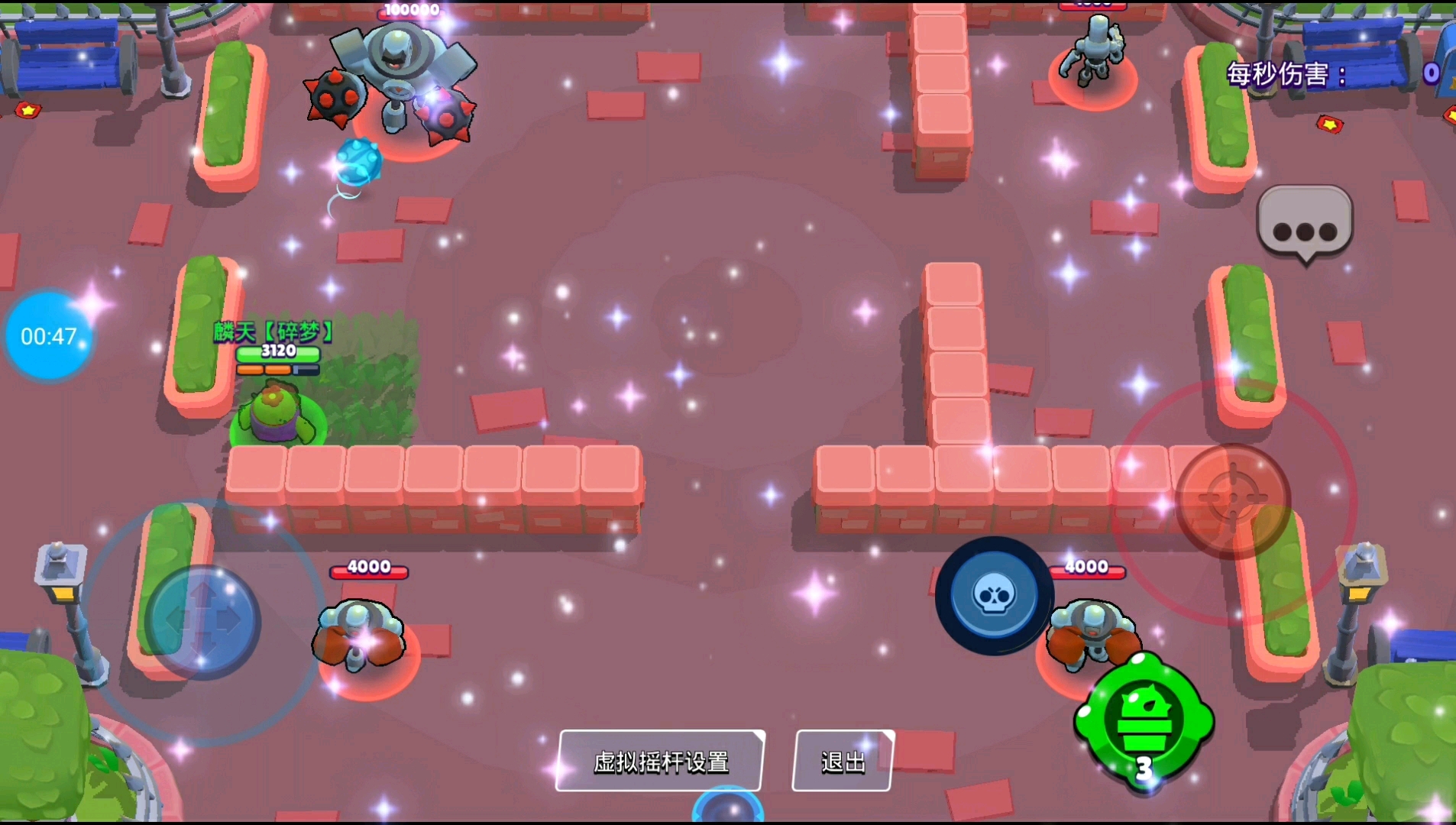
Task: Tap the red crosshair attack button
Action: tap(1232, 500)
